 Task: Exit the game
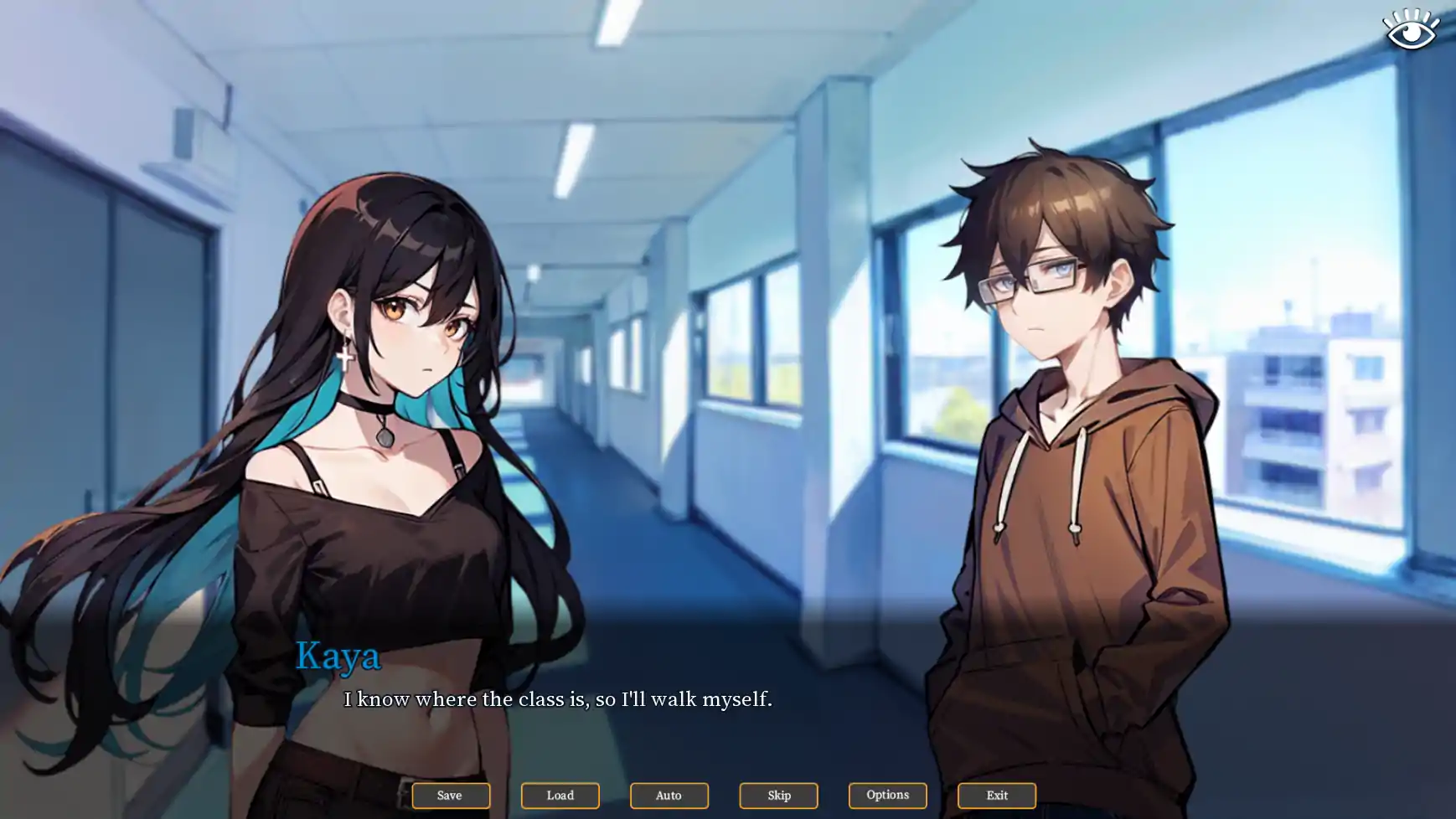click(x=996, y=795)
